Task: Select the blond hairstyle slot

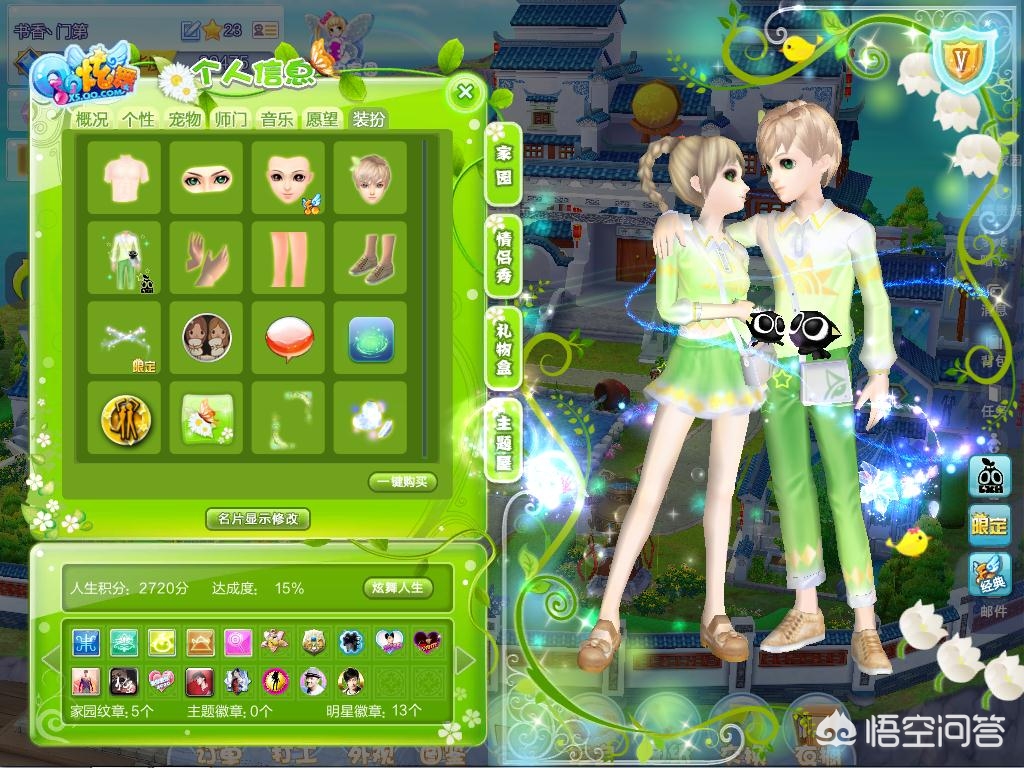Action: point(370,178)
